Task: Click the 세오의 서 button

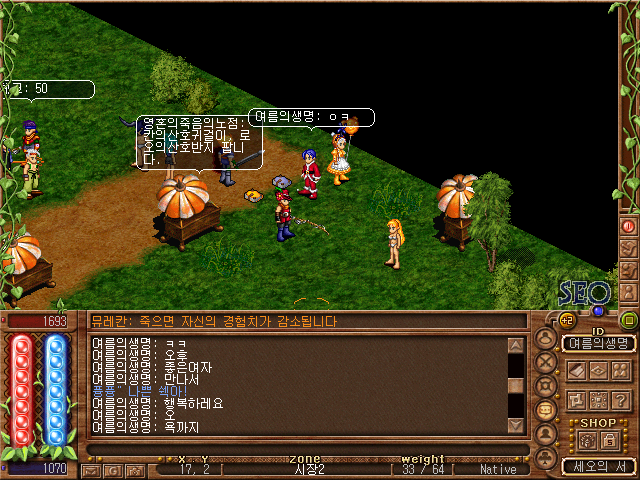Action: click(598, 466)
